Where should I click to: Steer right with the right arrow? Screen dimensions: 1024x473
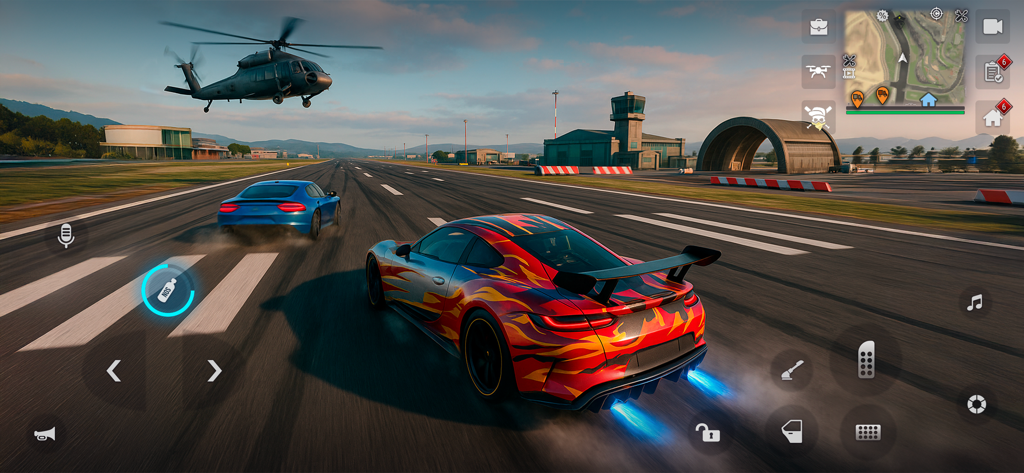(x=214, y=371)
